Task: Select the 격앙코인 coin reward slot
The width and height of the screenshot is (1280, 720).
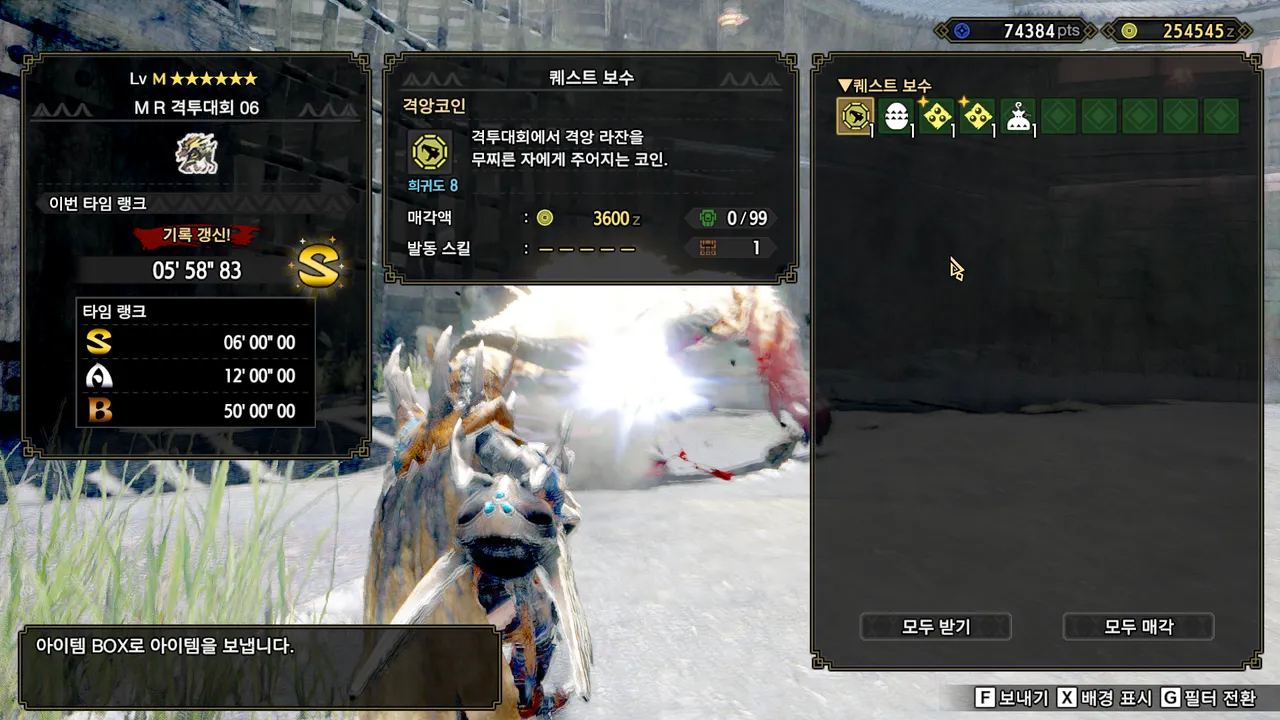Action: 855,117
